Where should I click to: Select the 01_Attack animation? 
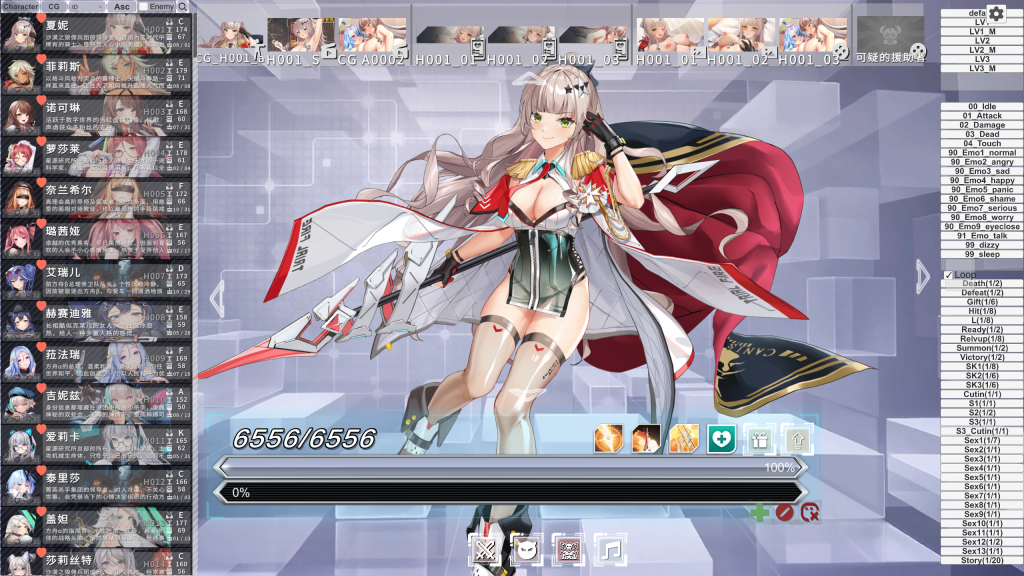[x=982, y=116]
